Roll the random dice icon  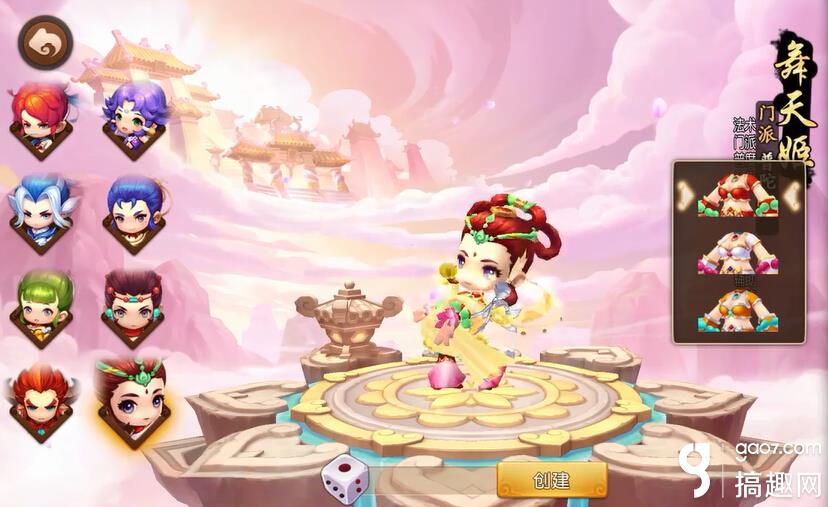[344, 478]
